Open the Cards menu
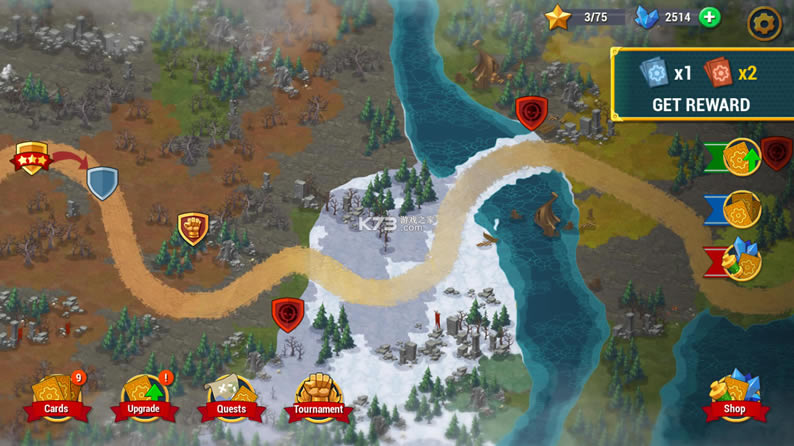Image resolution: width=794 pixels, height=446 pixels. [x=57, y=398]
